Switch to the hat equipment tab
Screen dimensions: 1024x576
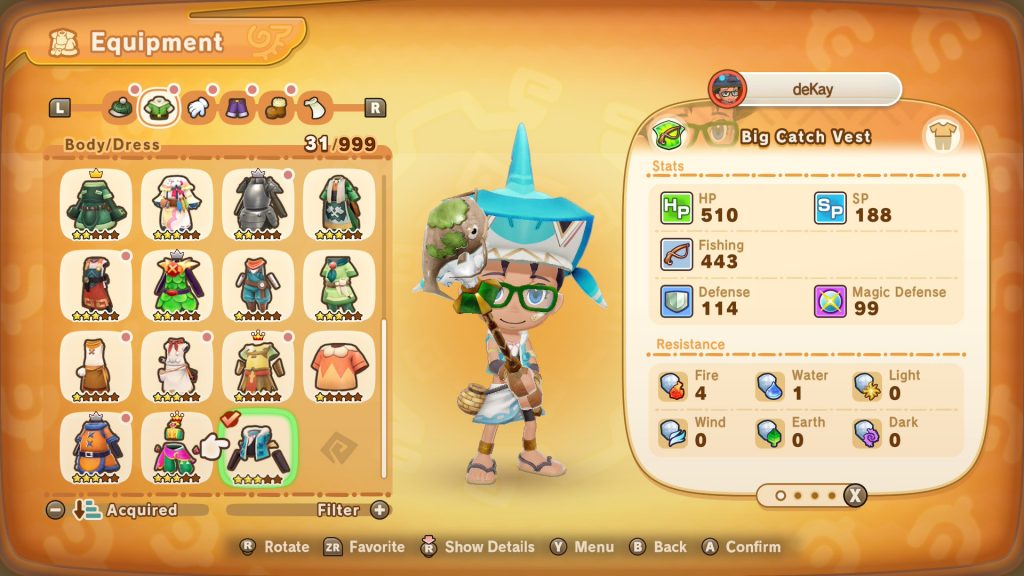click(x=120, y=107)
